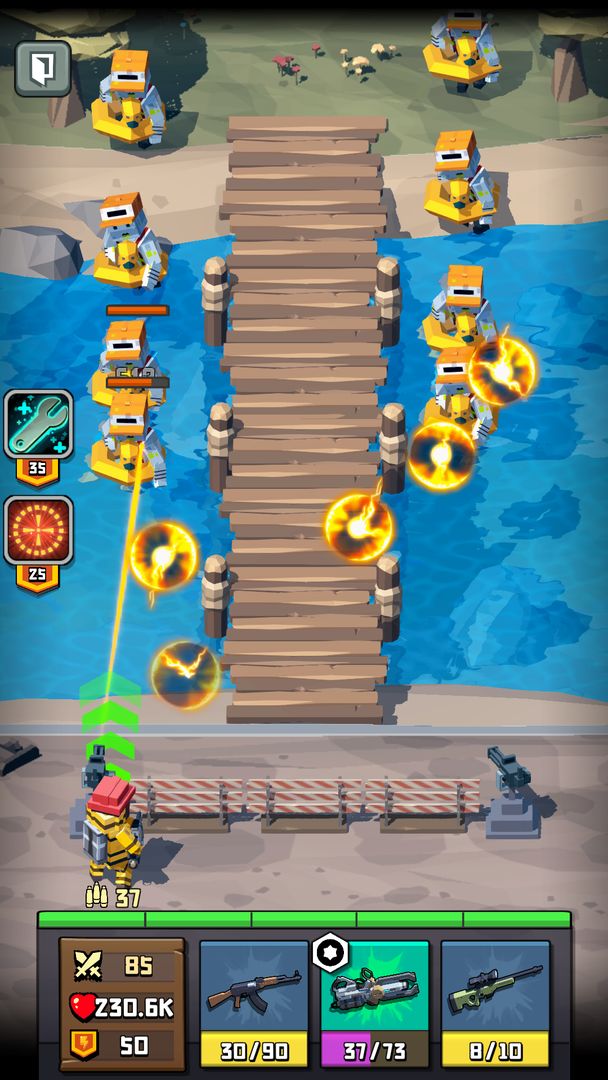The width and height of the screenshot is (608, 1080).
Task: Activate the wrench repair ability
Action: tap(38, 424)
